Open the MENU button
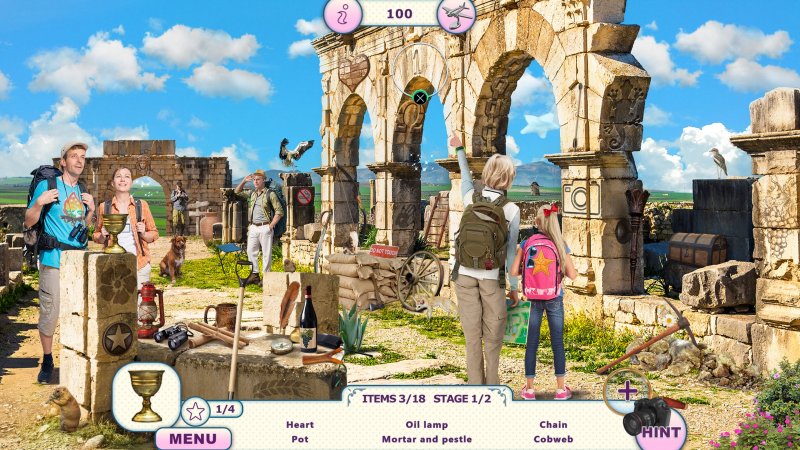Image resolution: width=800 pixels, height=450 pixels. coord(192,438)
